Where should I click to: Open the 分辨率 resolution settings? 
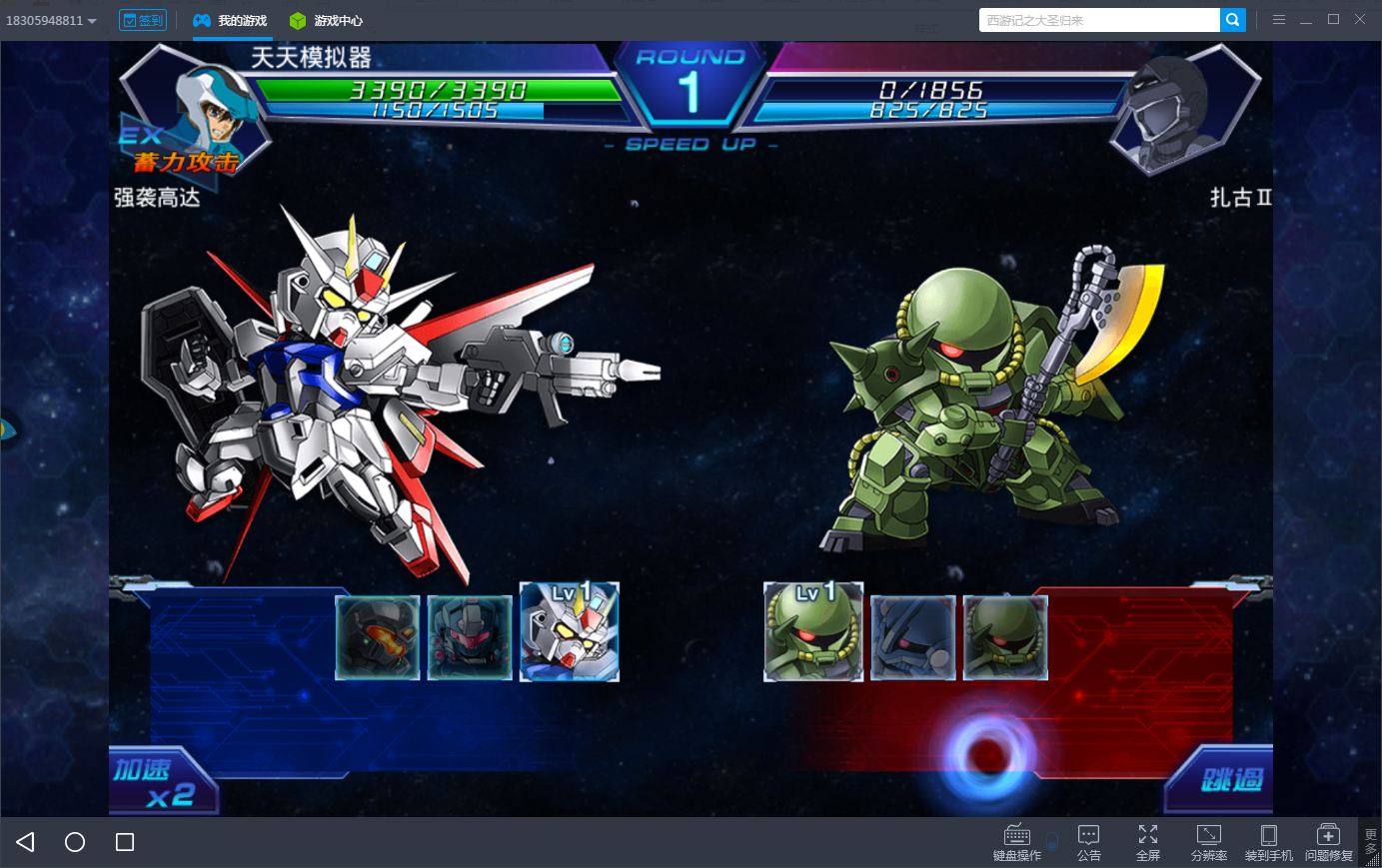click(x=1209, y=842)
